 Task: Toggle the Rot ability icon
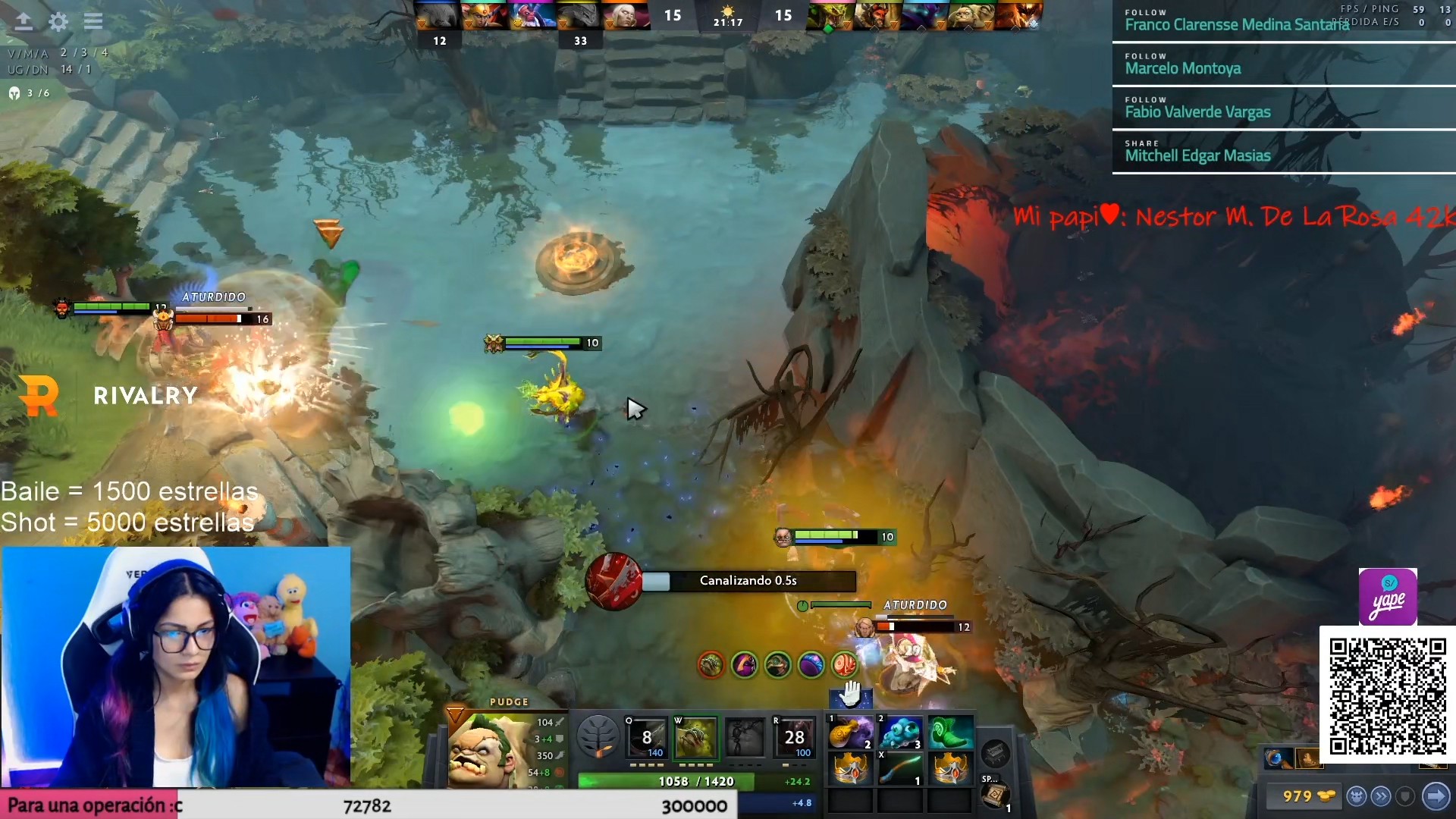coord(695,737)
